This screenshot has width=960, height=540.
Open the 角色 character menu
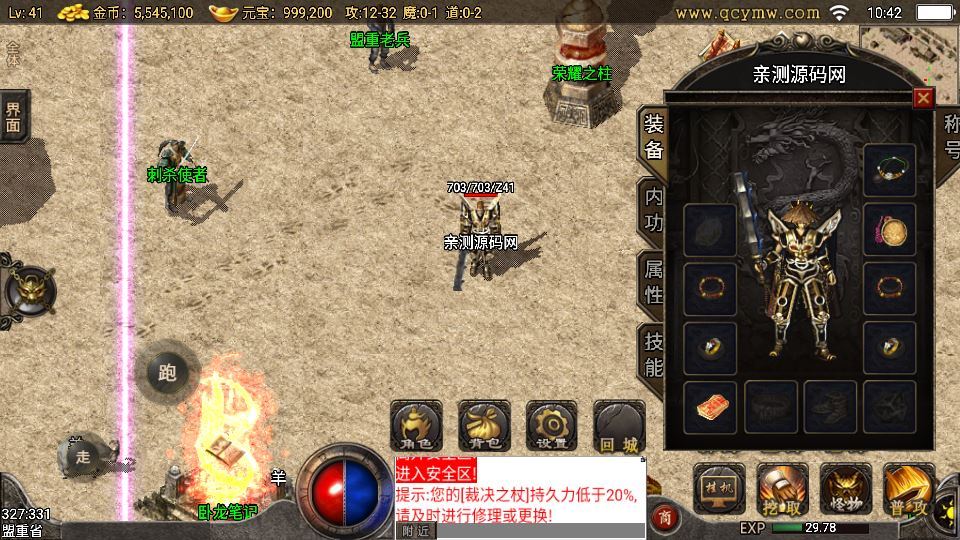(416, 427)
